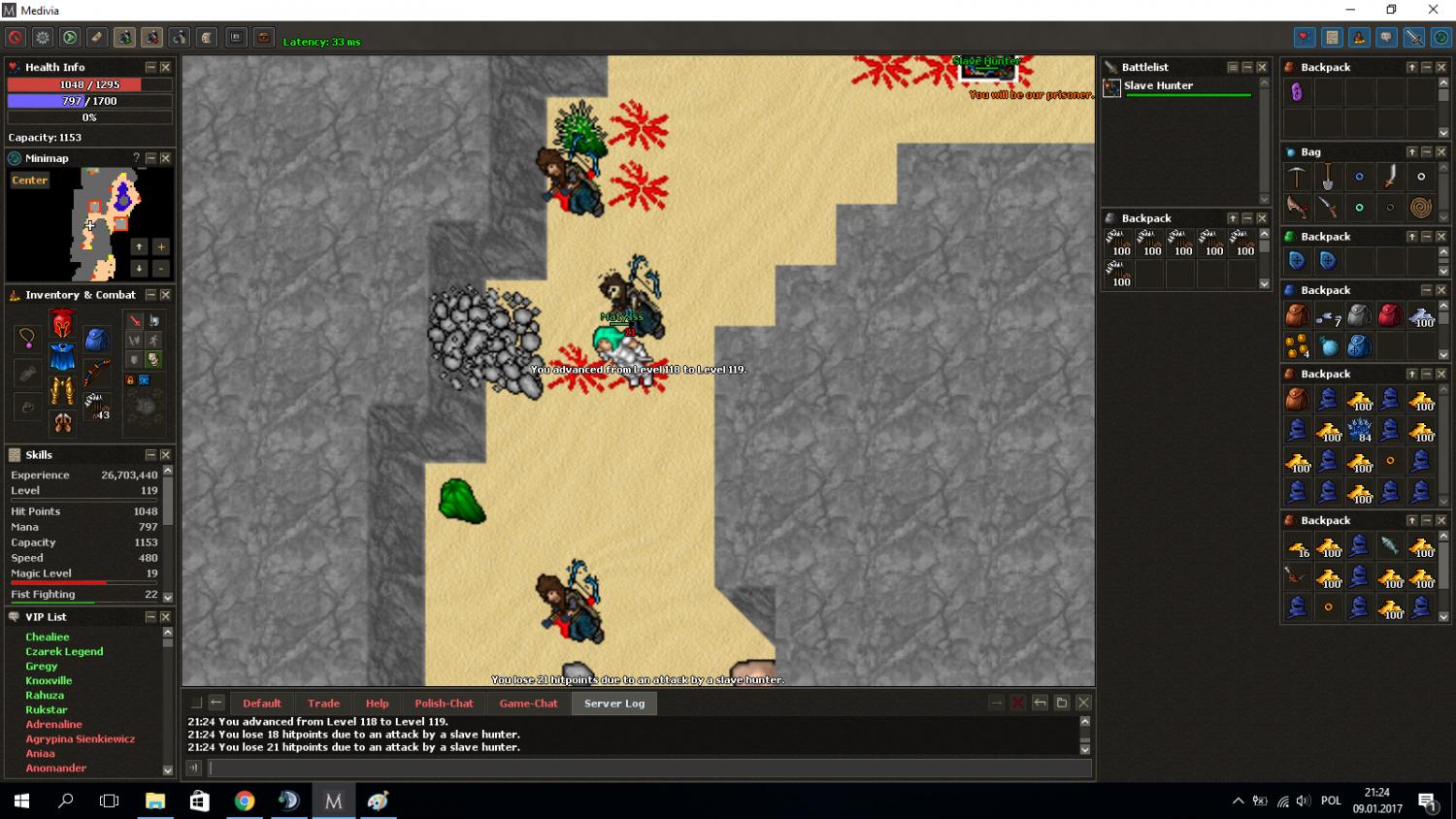Select the Server Log tab
The height and width of the screenshot is (819, 1456).
pos(613,704)
